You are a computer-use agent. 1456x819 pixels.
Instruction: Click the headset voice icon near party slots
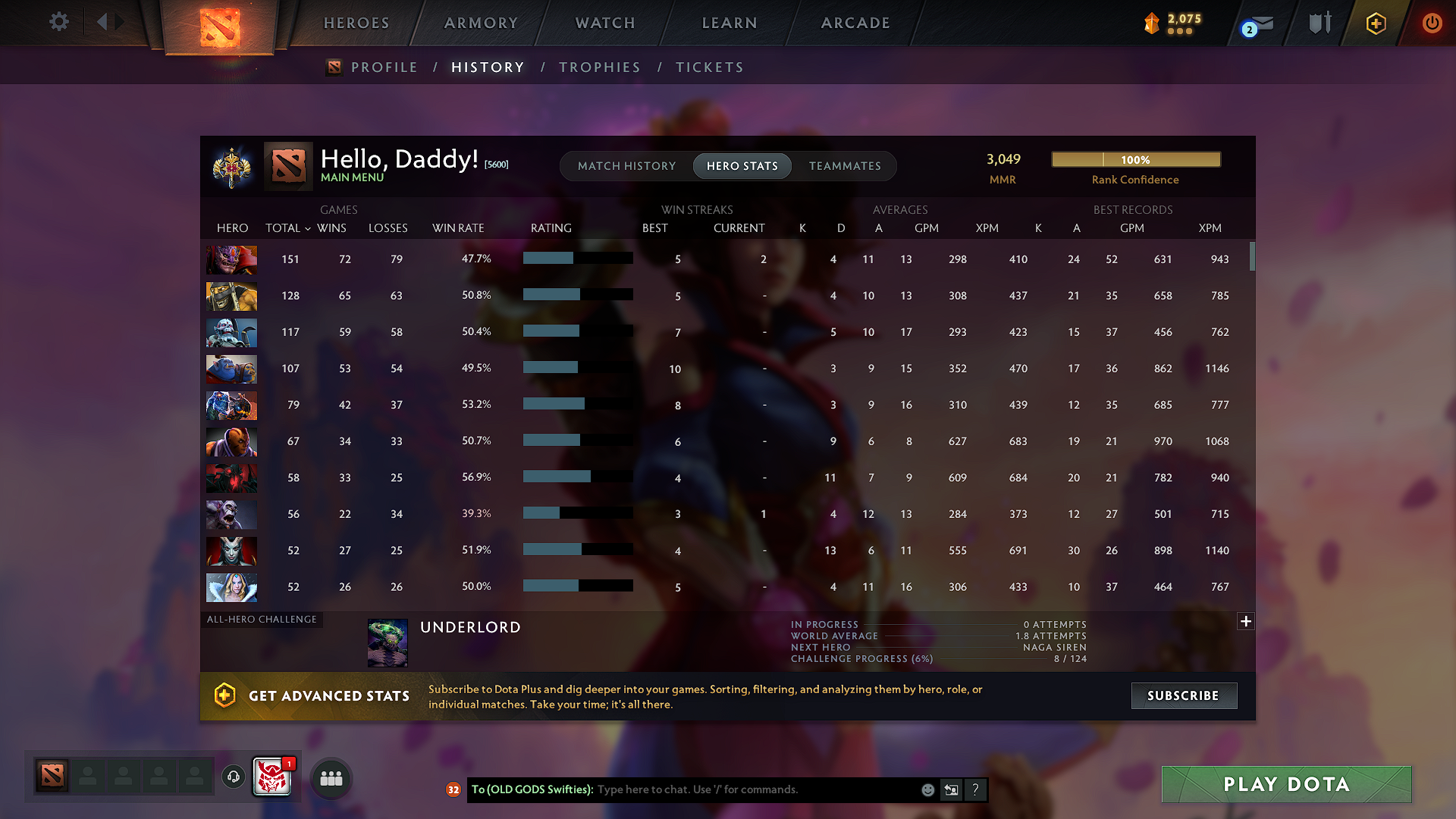point(233,777)
